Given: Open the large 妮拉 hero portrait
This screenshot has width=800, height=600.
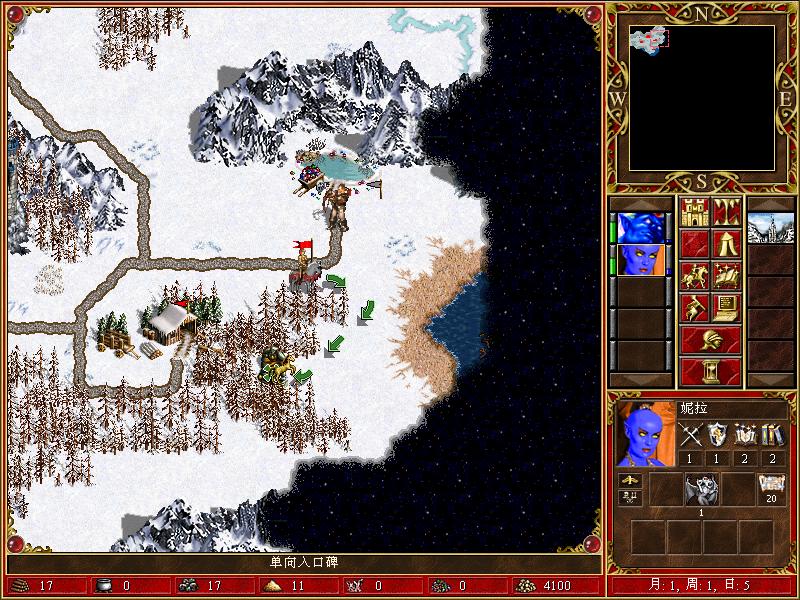Looking at the screenshot, I should click(644, 434).
